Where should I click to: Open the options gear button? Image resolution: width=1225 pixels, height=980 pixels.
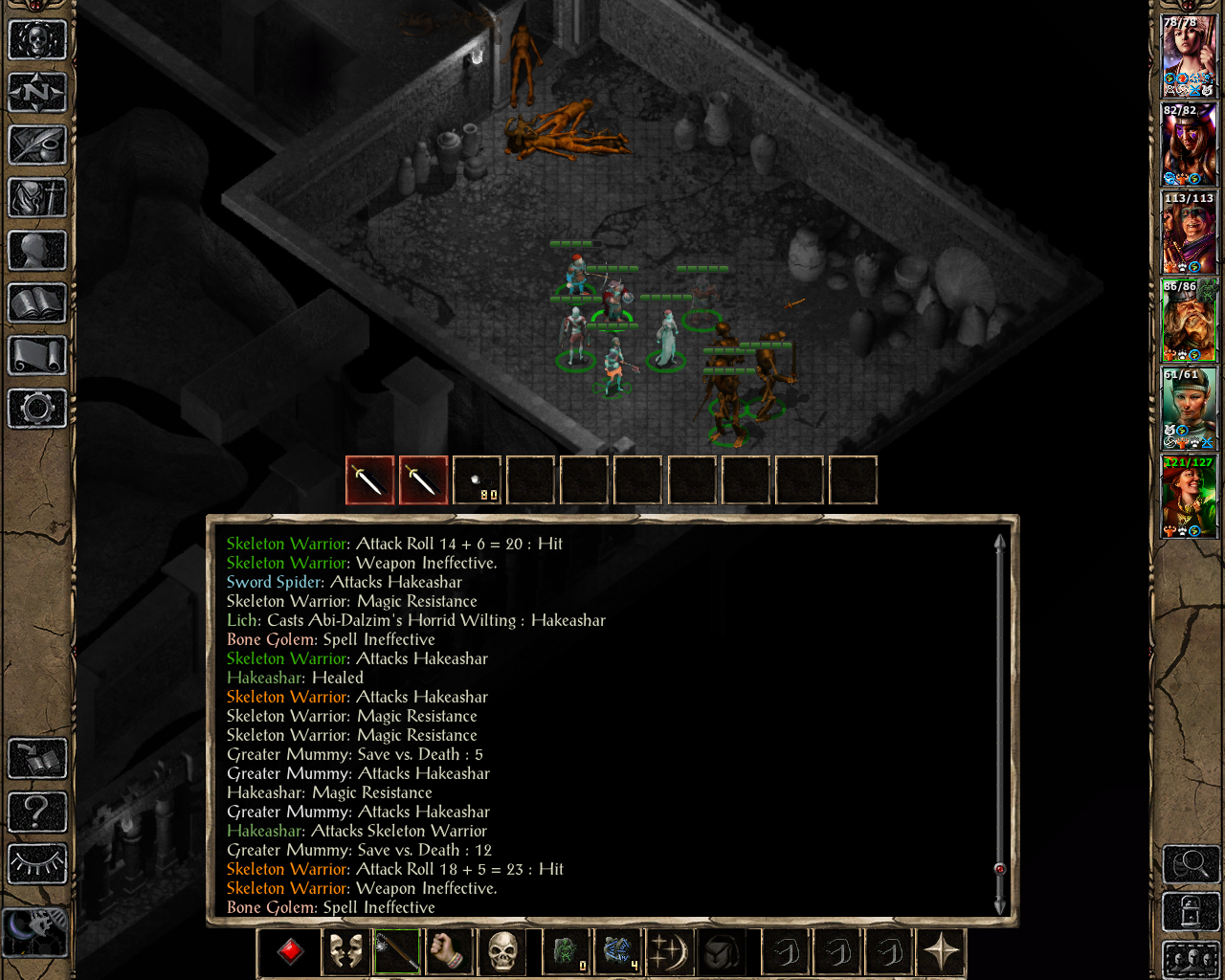point(37,409)
